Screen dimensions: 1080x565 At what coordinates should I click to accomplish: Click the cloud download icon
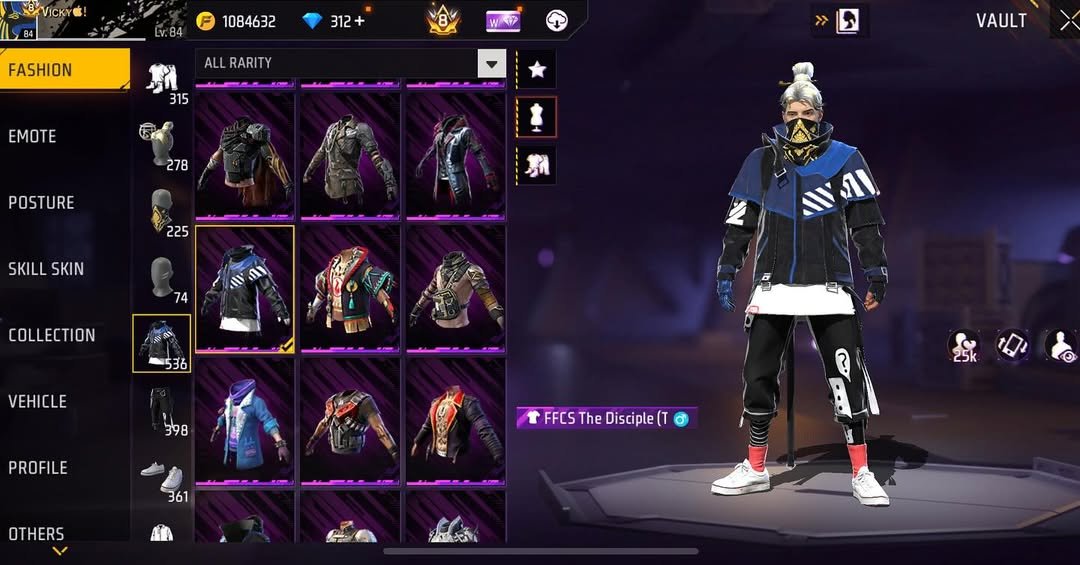558,21
